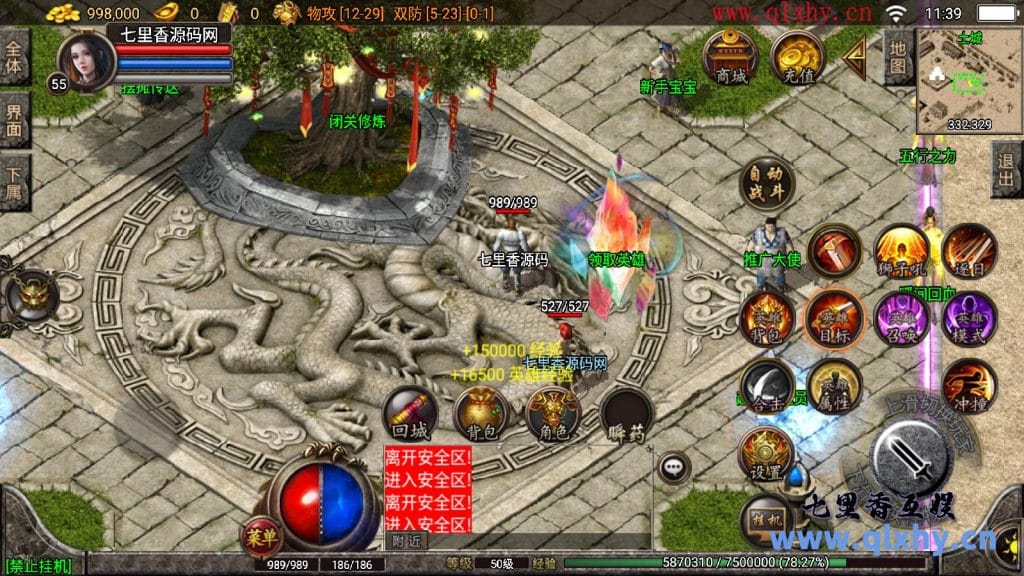1024x576 pixels.
Task: Activate the 冲撞 charge skill
Action: (x=968, y=385)
